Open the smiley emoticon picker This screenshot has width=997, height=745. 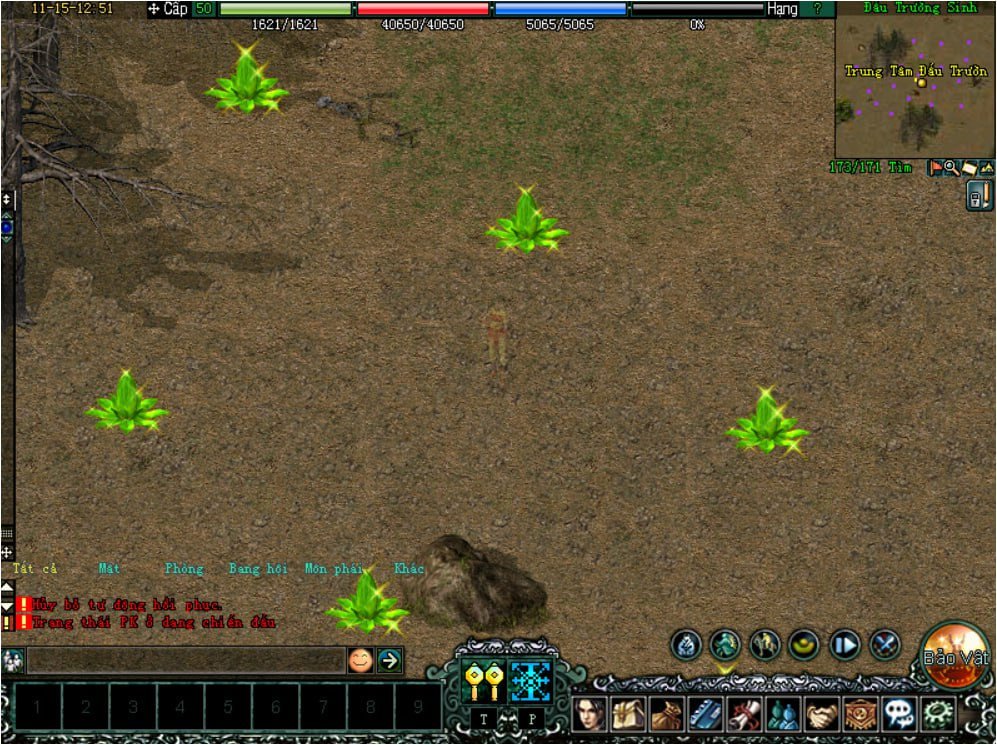[360, 660]
